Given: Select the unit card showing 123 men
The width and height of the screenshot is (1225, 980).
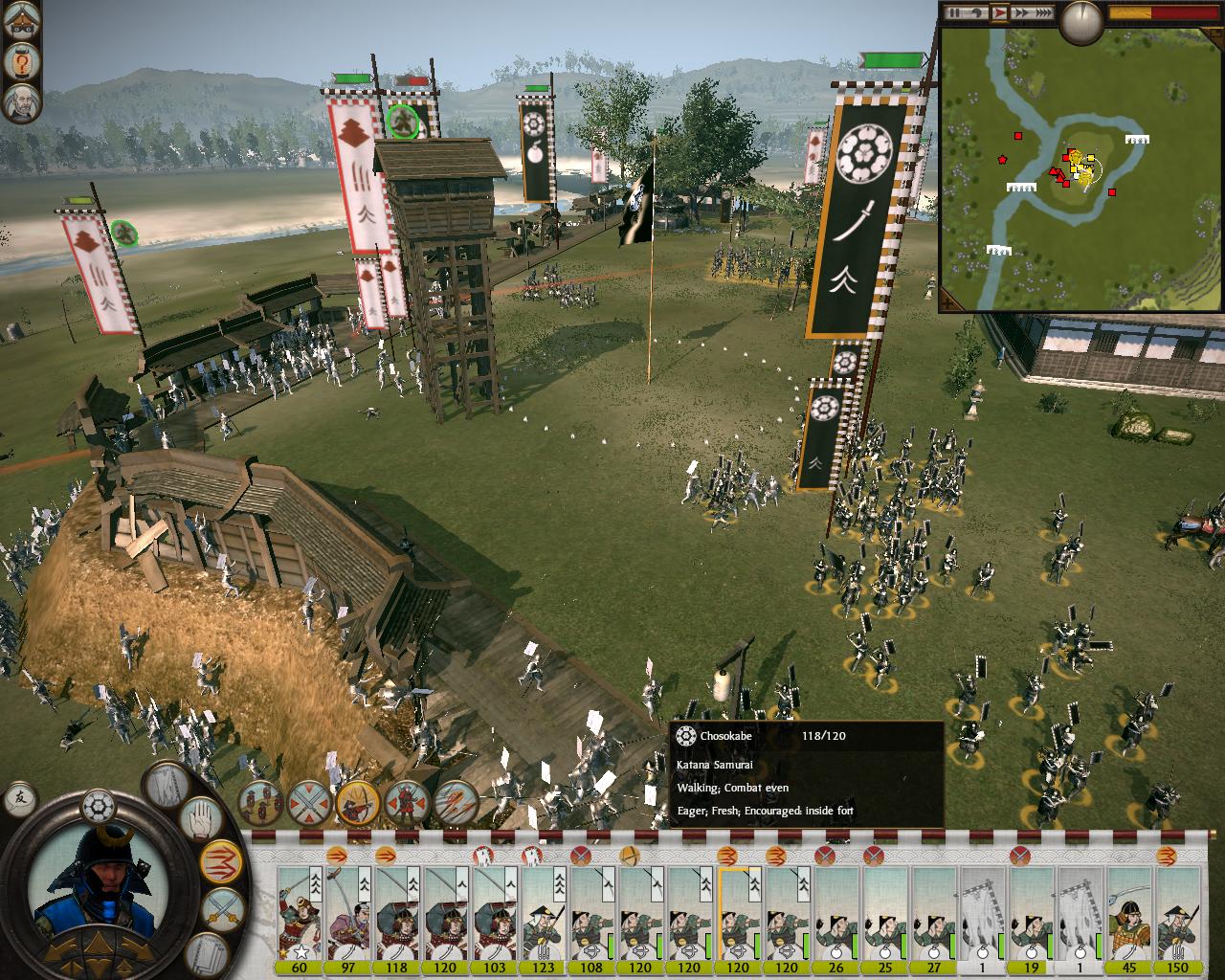Looking at the screenshot, I should click(543, 916).
